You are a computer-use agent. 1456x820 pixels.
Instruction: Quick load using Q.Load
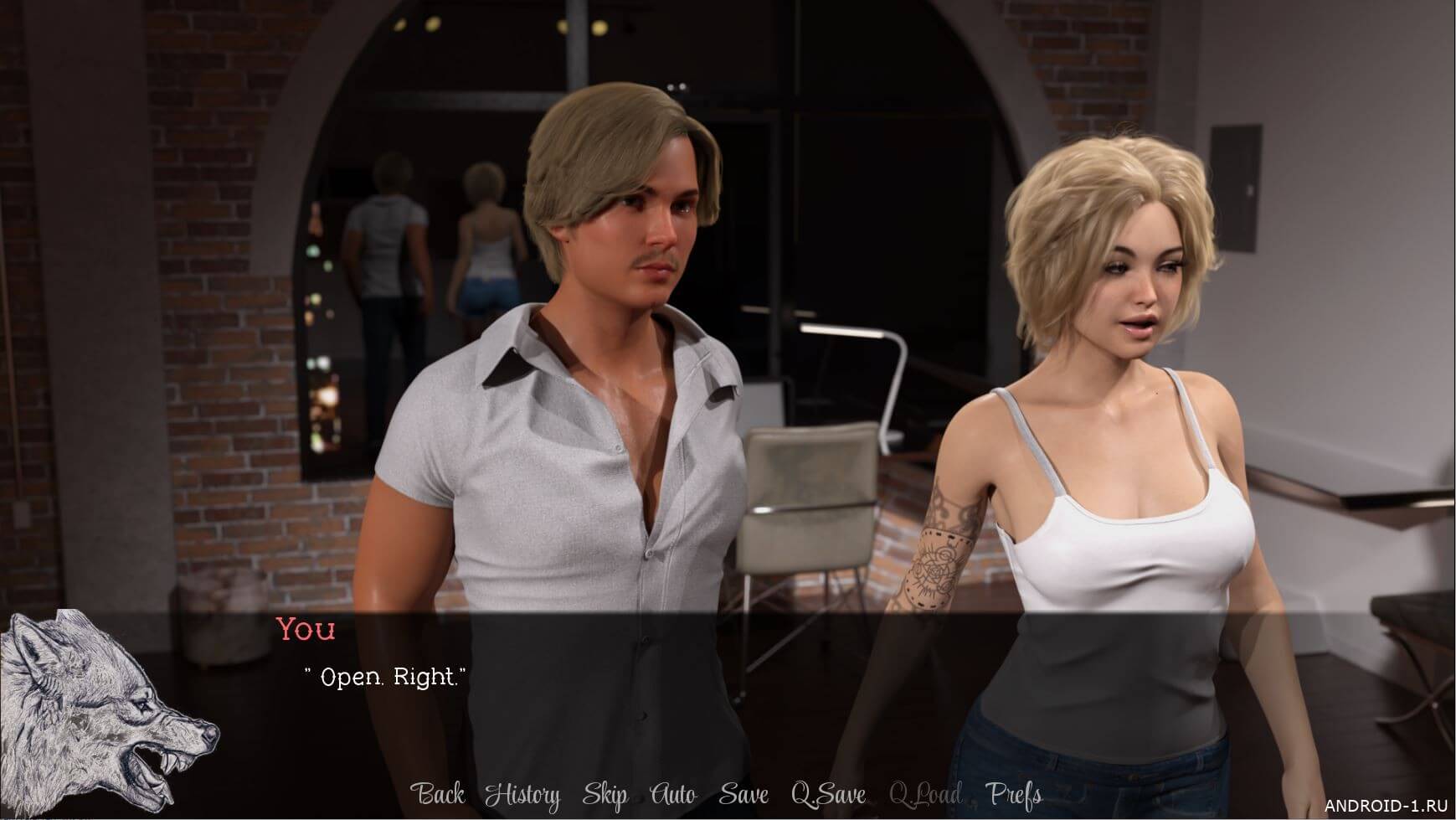tap(925, 794)
